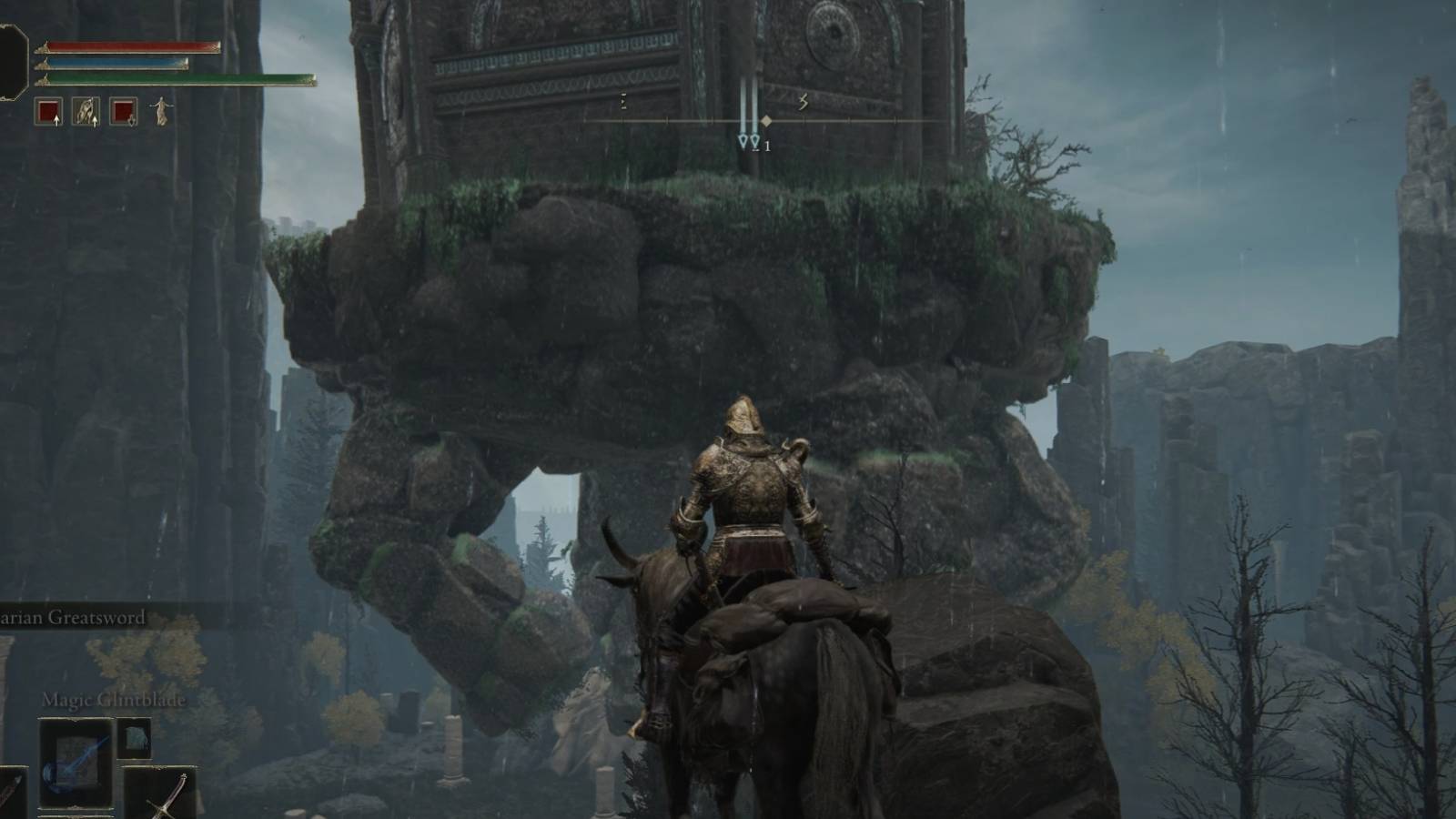Click the up arrow on the crimson flask slot
Viewport: 1456px width, 819px height.
coord(56,119)
